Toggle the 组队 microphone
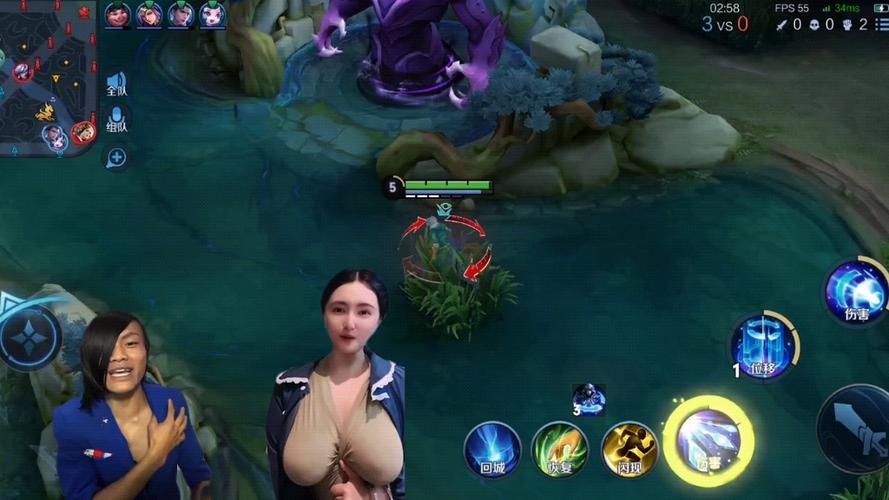This screenshot has width=889, height=500. (x=117, y=121)
